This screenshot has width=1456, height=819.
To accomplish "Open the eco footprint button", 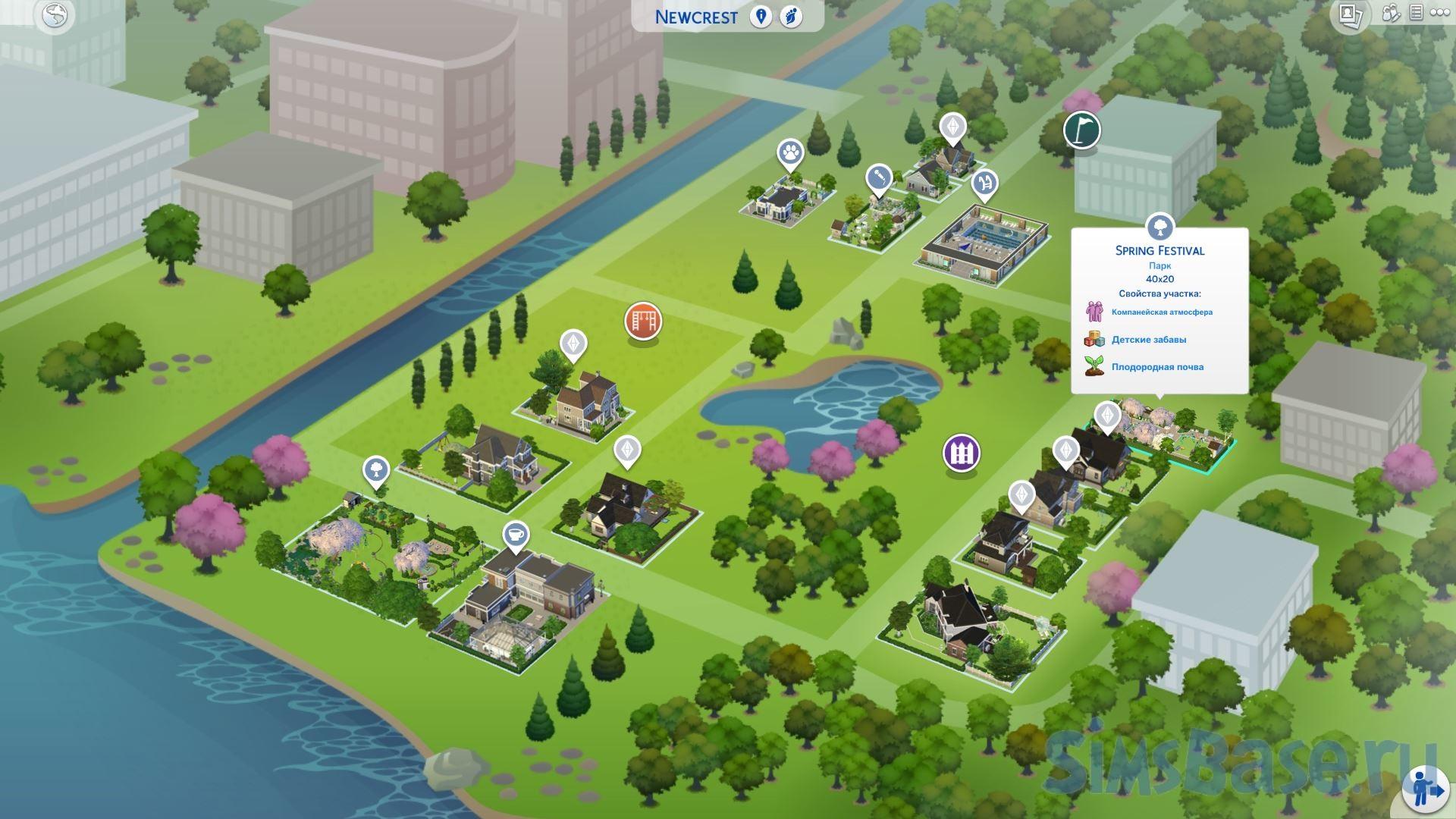I will coord(790,17).
